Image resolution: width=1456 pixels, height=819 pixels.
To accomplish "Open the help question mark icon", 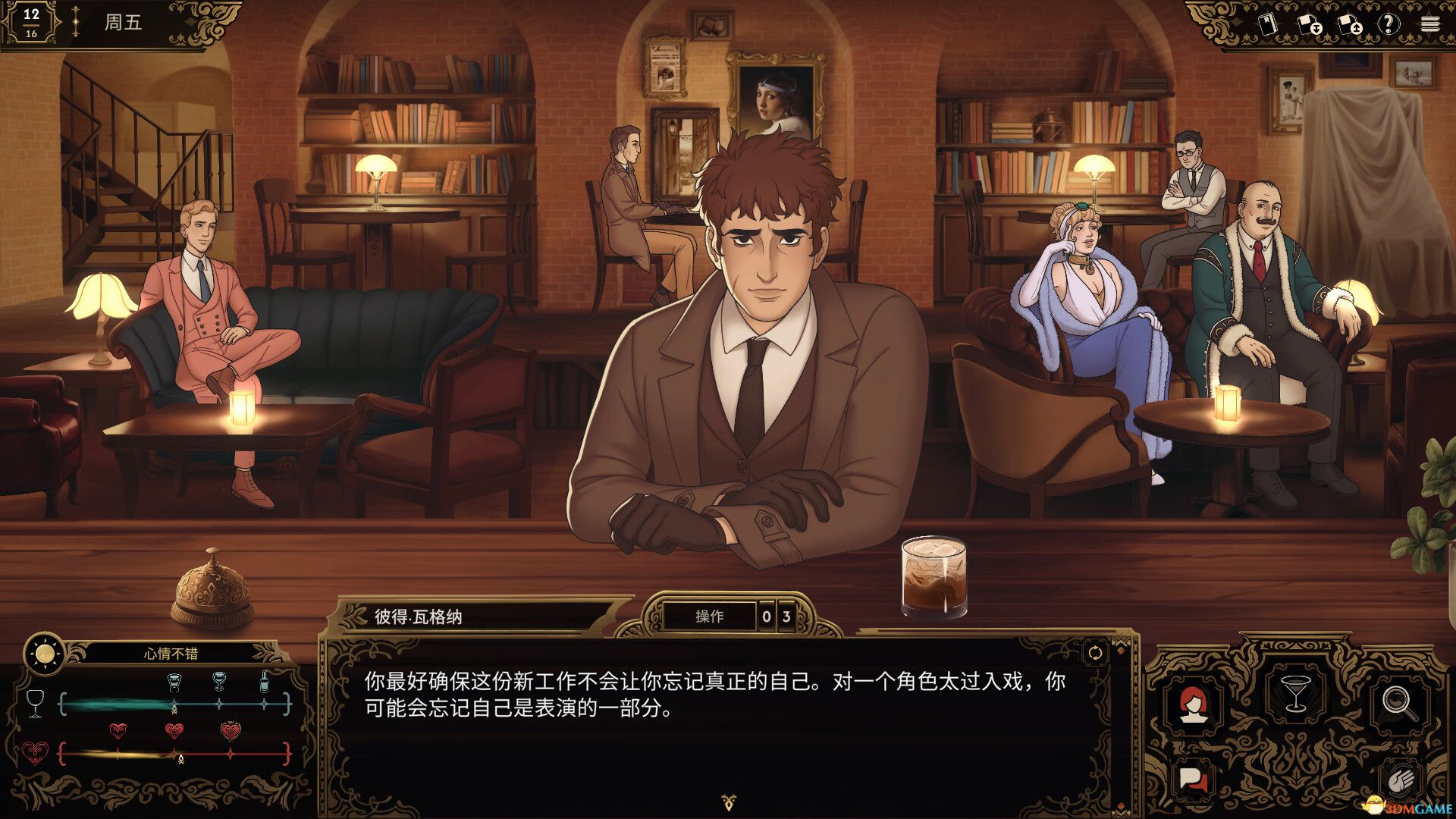I will point(1391,24).
